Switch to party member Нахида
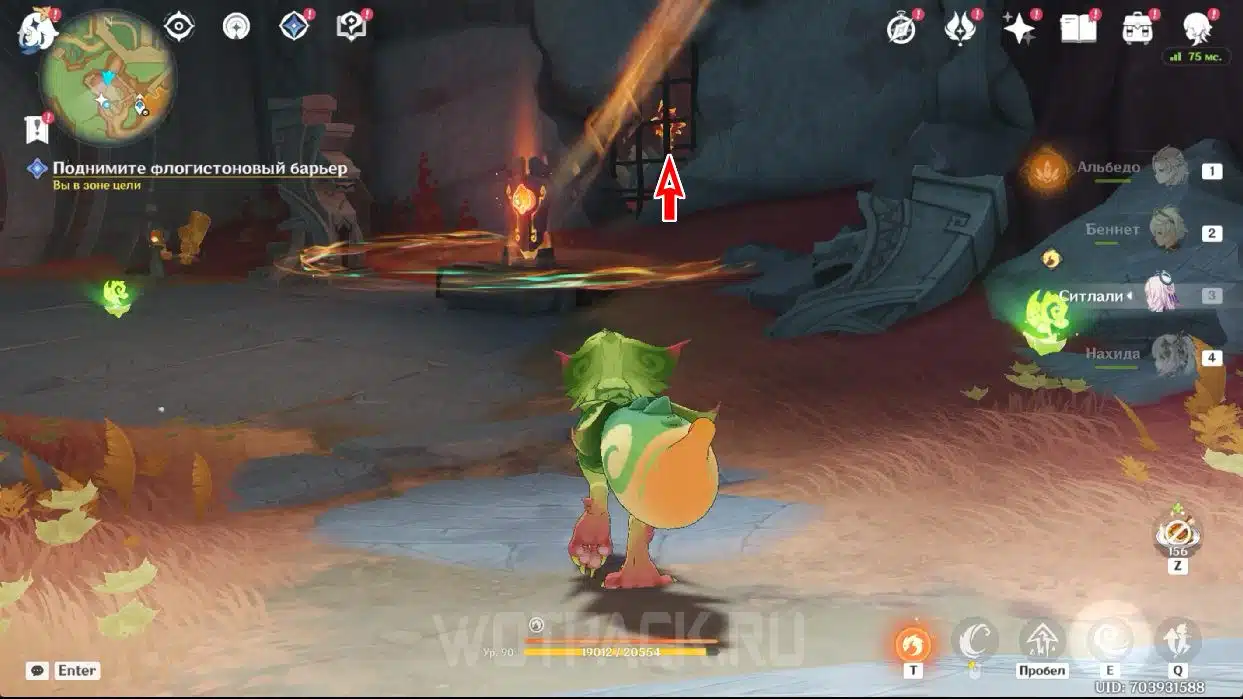1243x699 pixels. click(1167, 355)
